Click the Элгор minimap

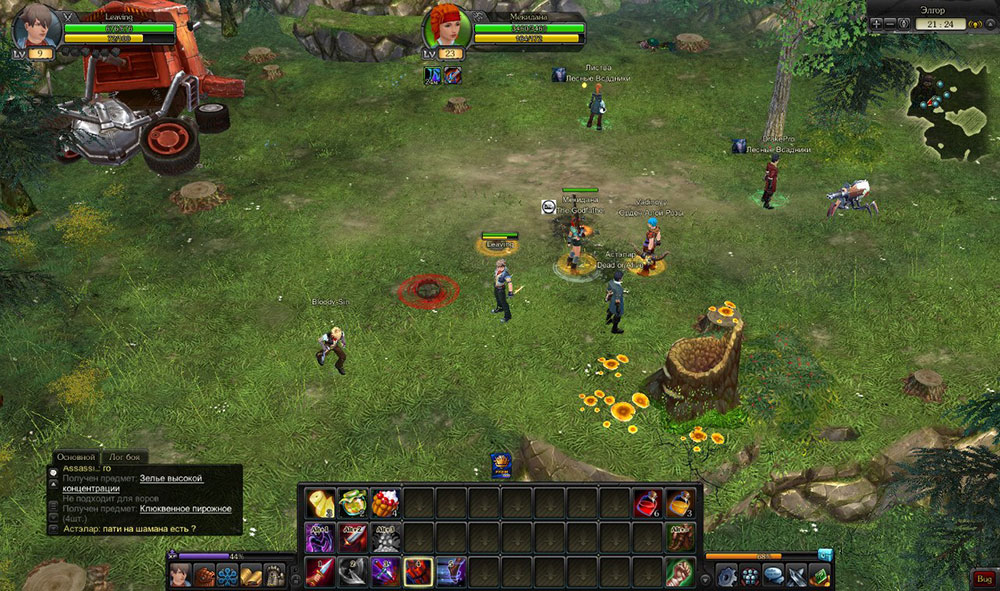[948, 110]
